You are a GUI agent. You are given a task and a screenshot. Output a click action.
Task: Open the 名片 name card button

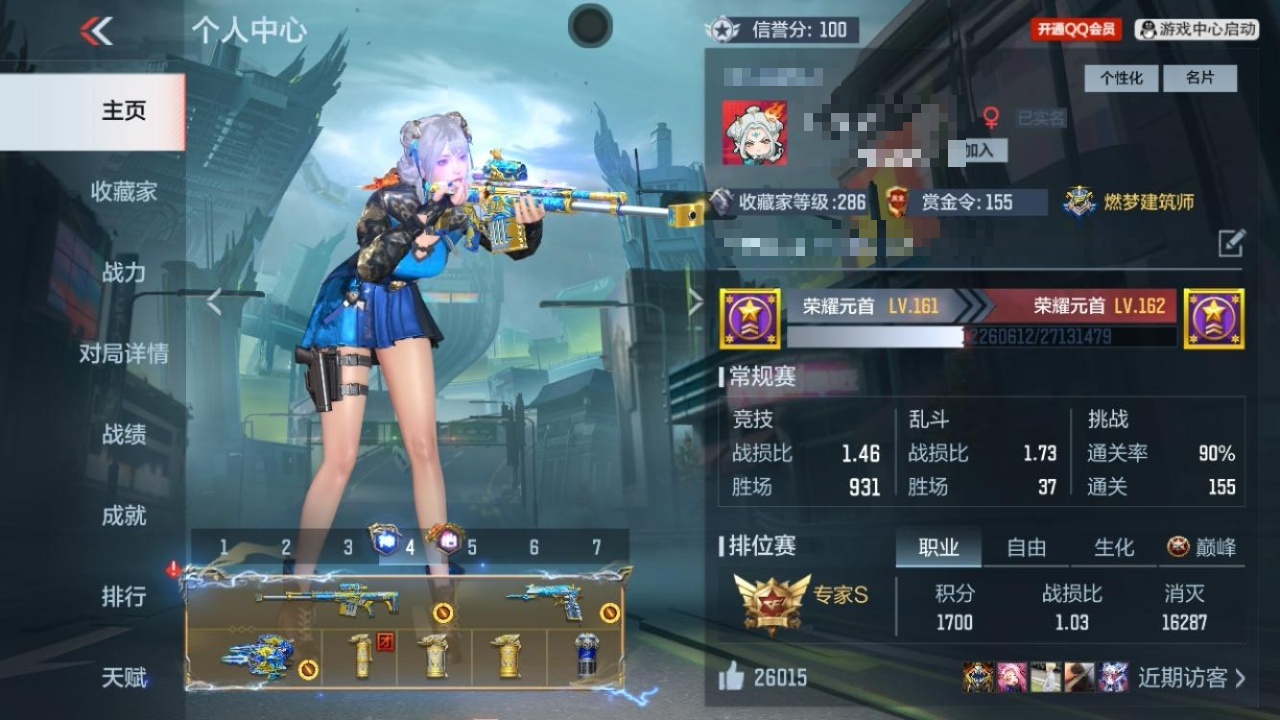(1199, 78)
